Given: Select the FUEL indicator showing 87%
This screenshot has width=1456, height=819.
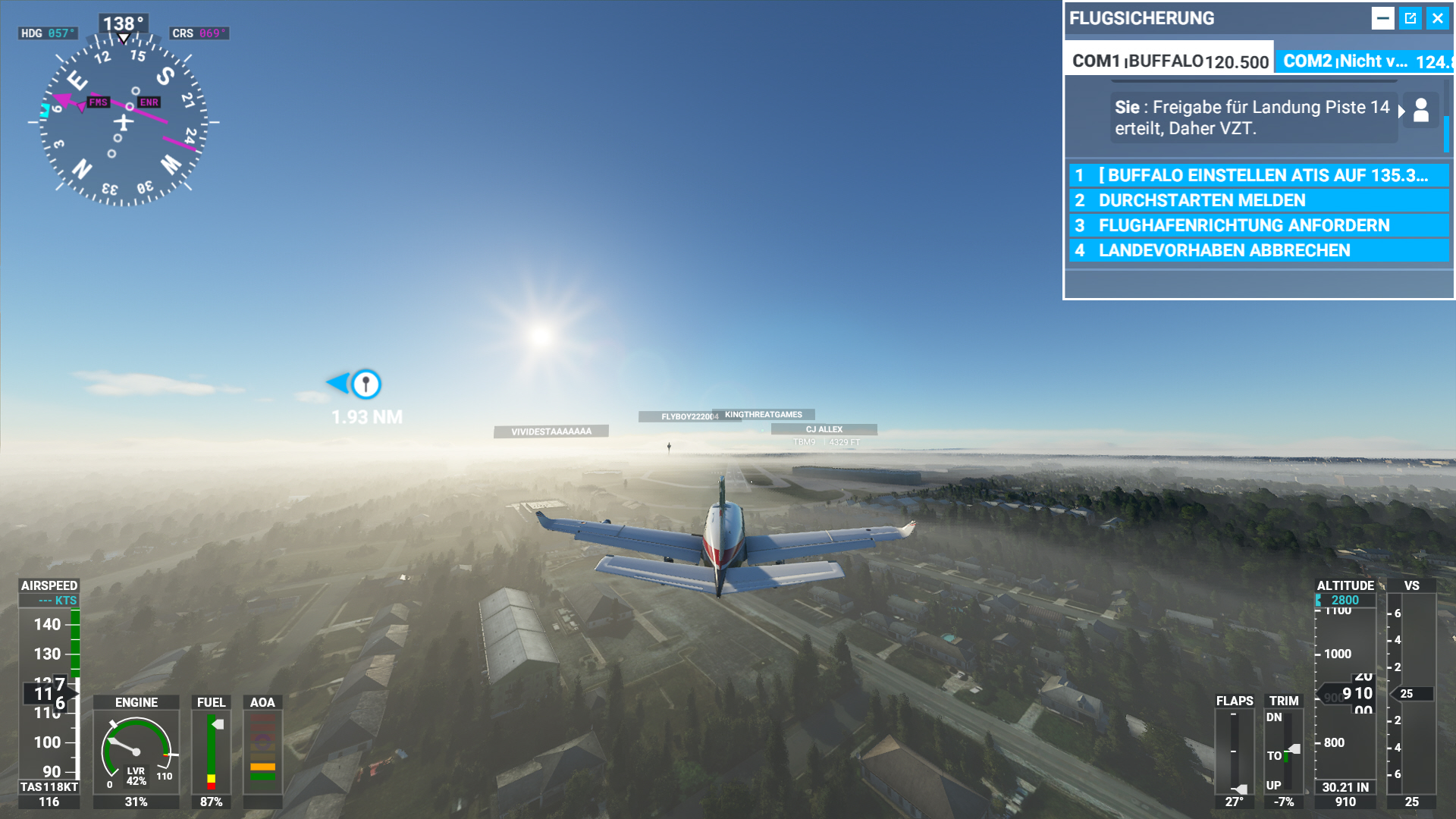Looking at the screenshot, I should 211,751.
